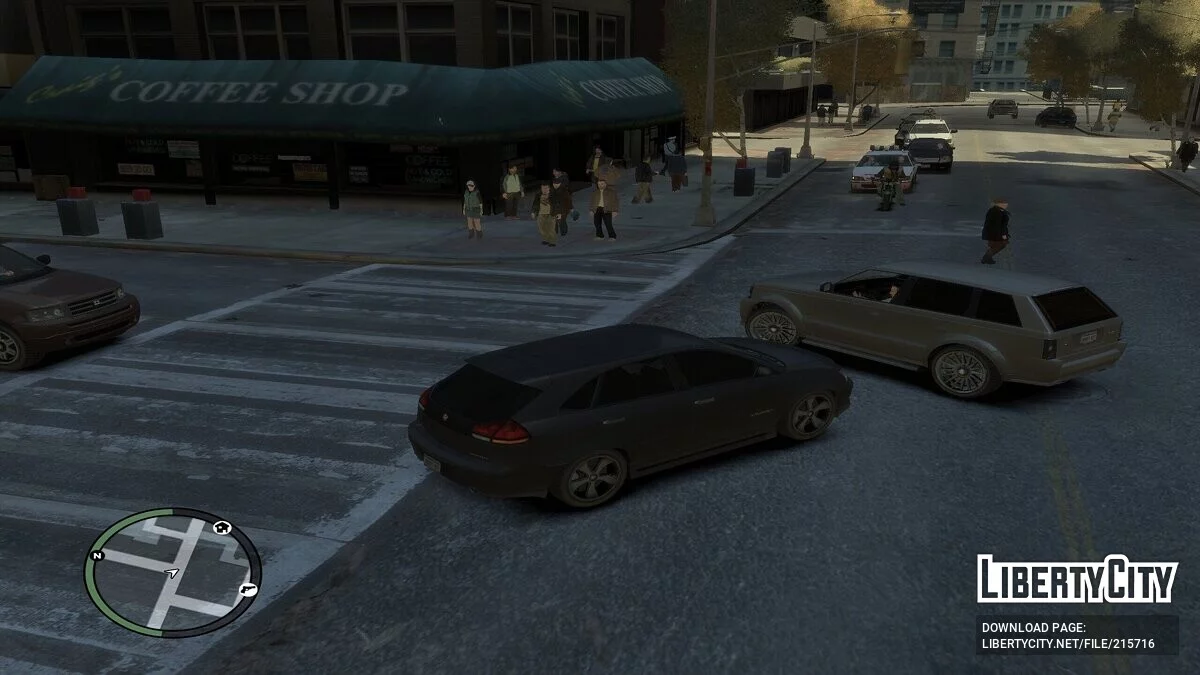Click the north N compass marker

(x=97, y=555)
